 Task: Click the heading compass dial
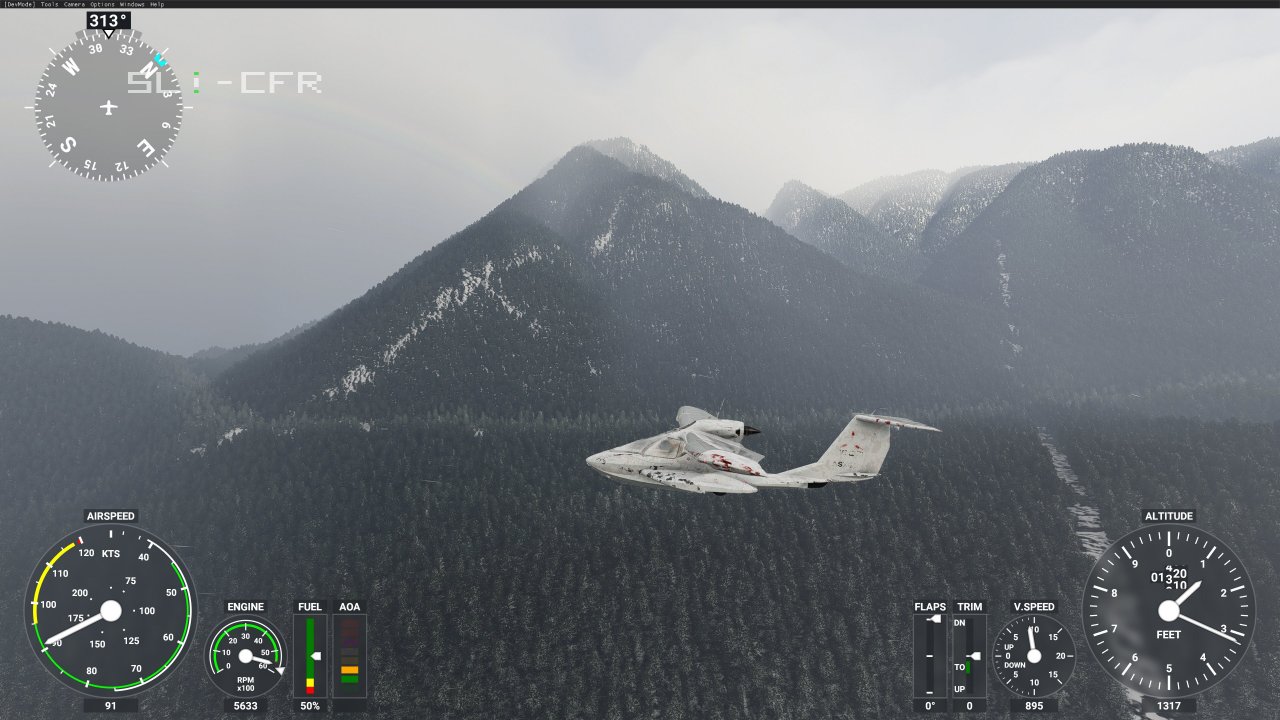tap(109, 107)
